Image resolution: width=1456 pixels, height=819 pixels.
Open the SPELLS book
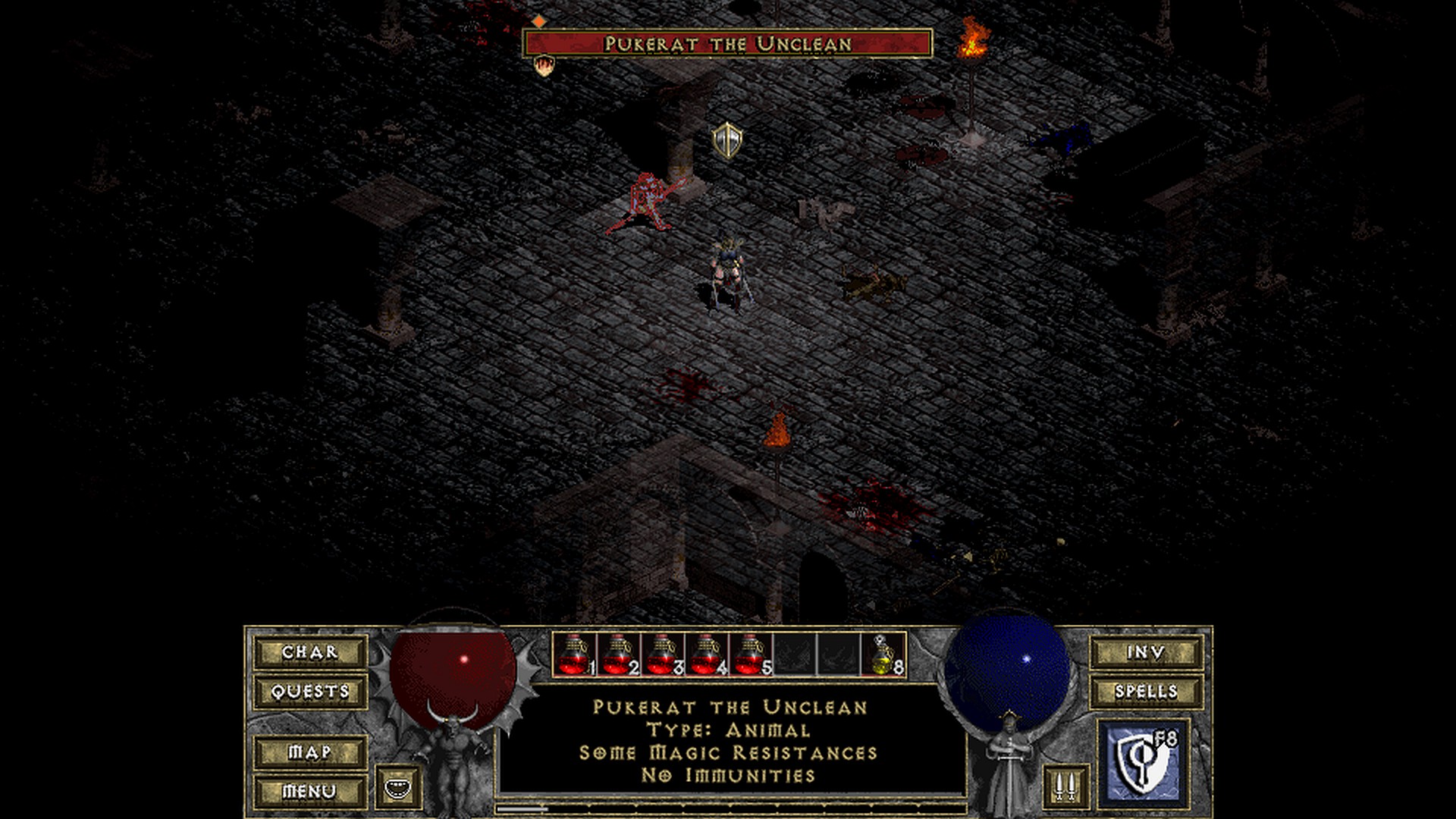(1146, 692)
